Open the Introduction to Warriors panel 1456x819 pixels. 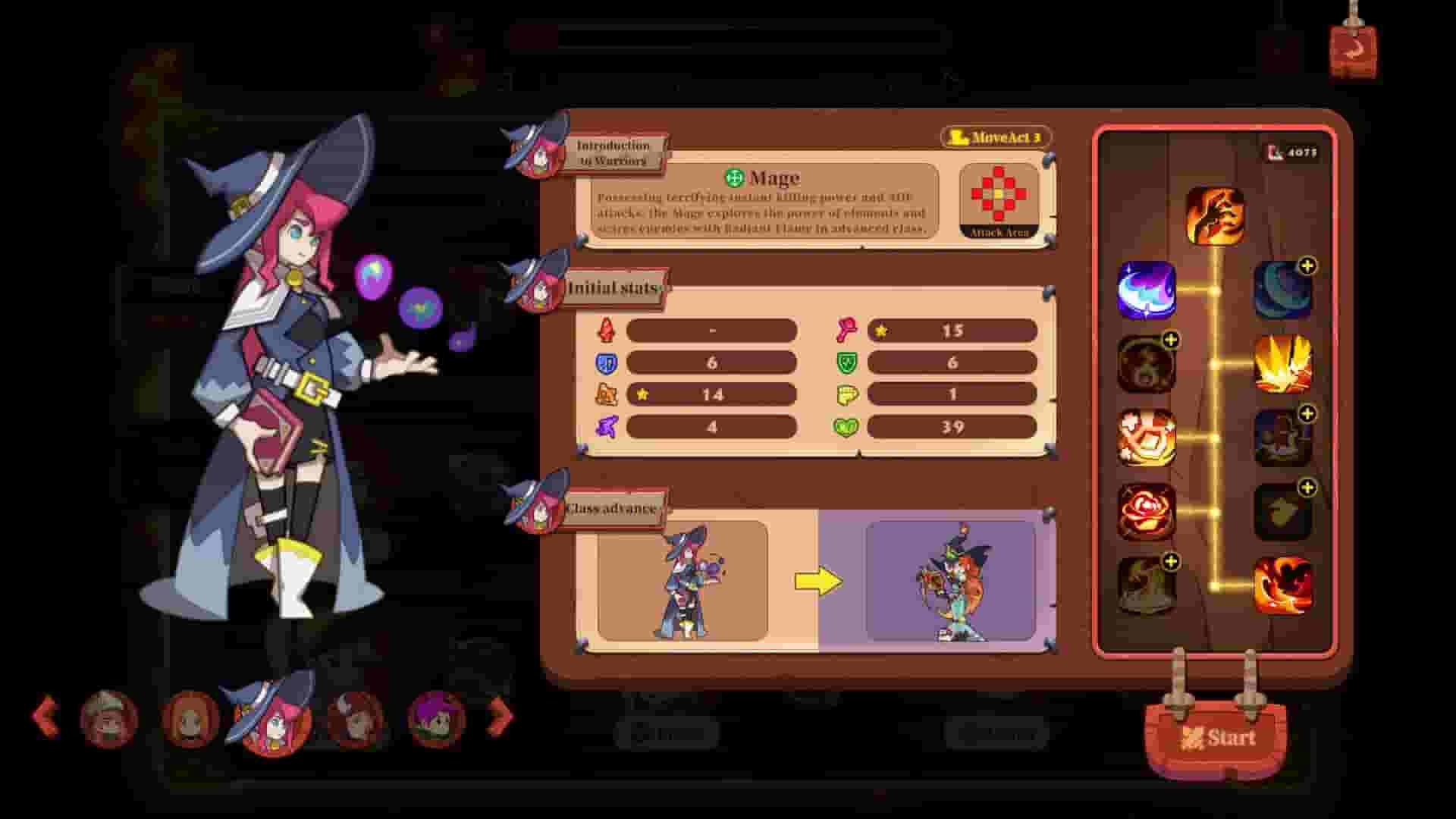click(614, 149)
